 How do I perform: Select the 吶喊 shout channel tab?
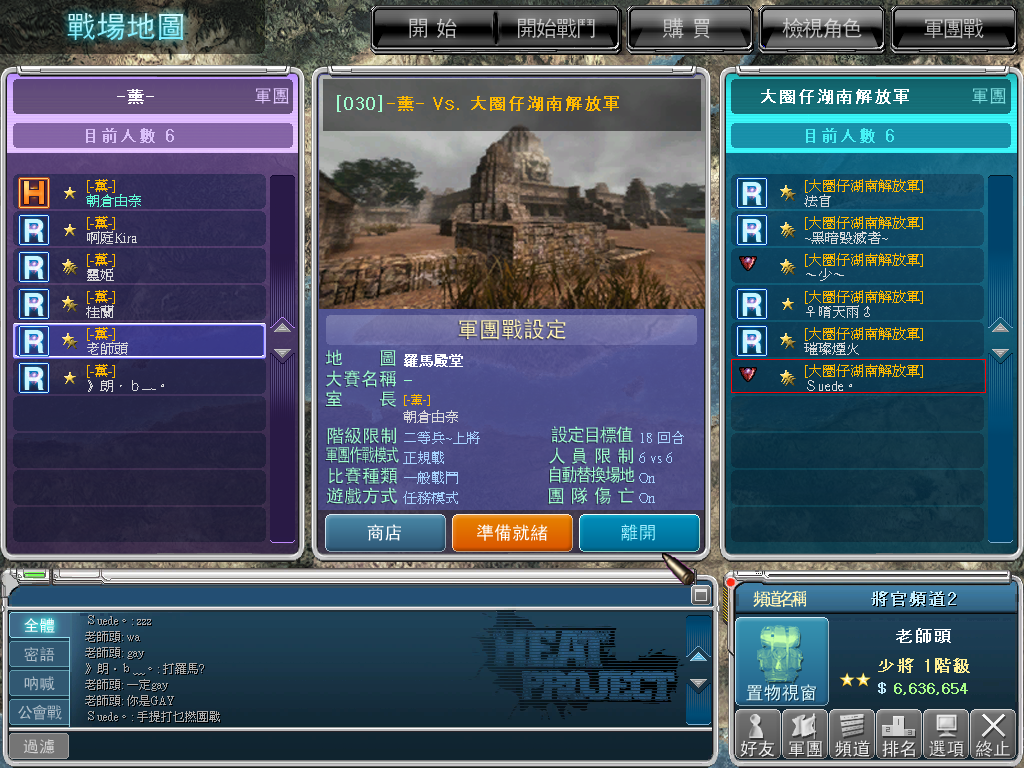click(40, 684)
